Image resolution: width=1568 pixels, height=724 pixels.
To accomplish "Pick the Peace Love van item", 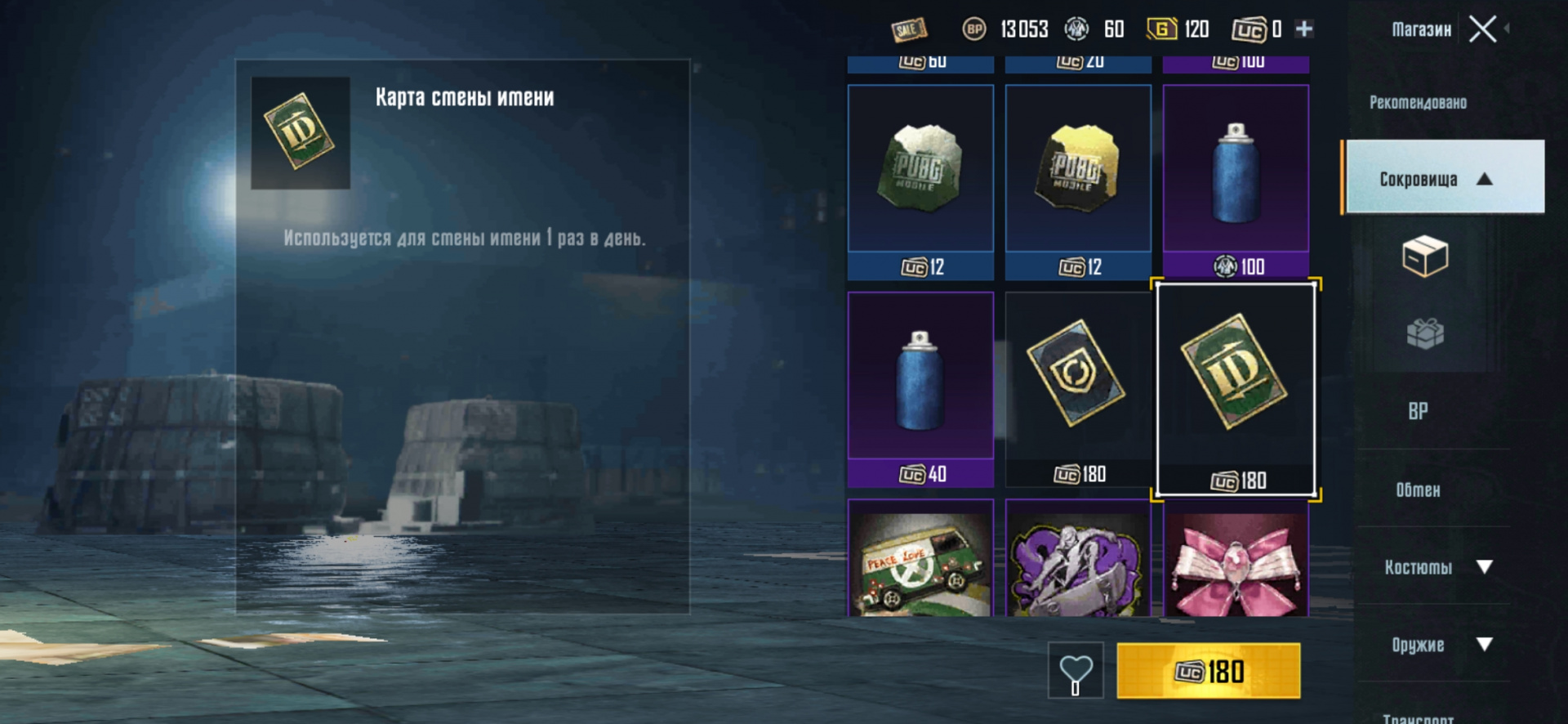I will click(x=920, y=561).
